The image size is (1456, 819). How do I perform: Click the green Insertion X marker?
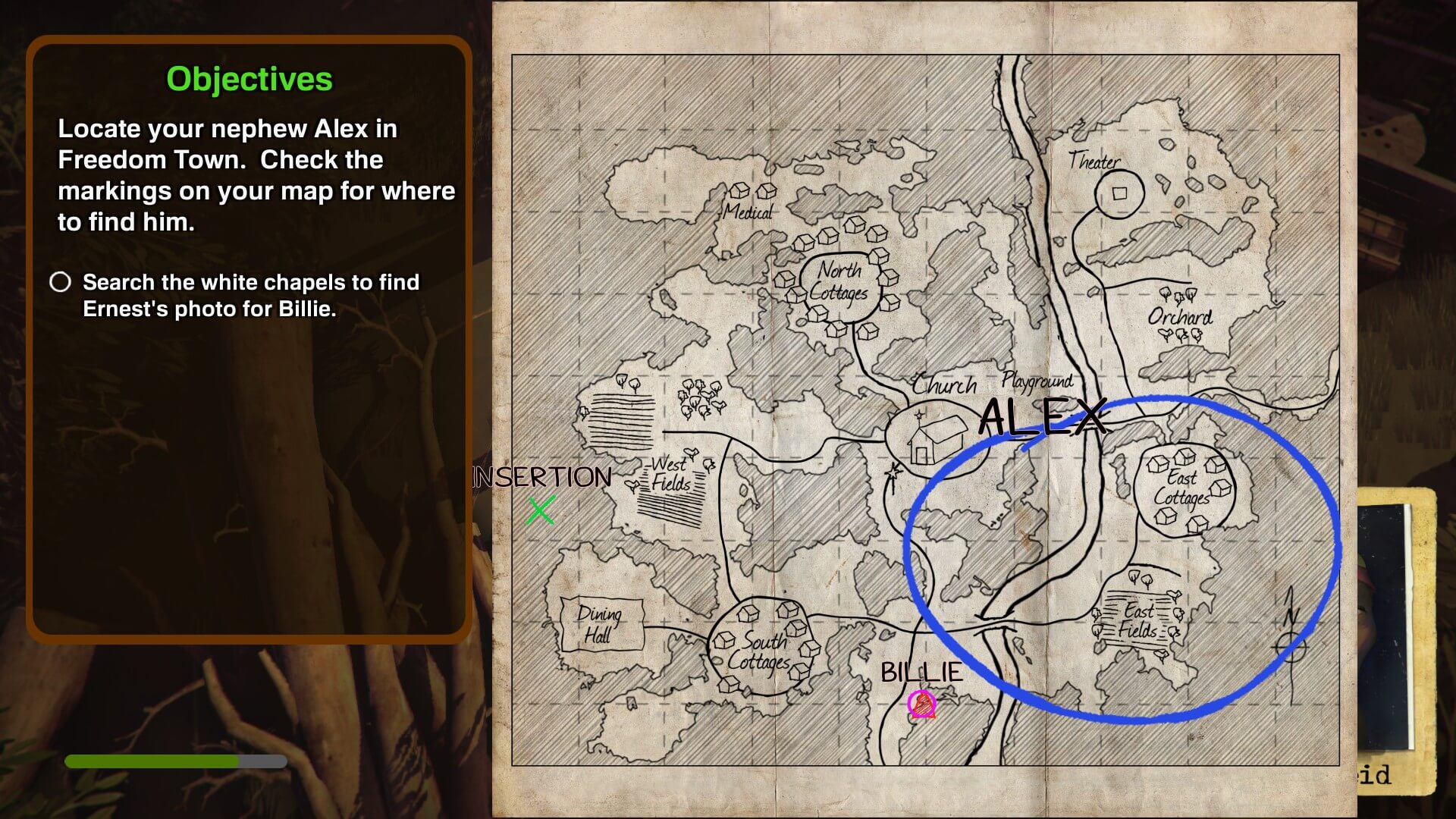tap(541, 510)
